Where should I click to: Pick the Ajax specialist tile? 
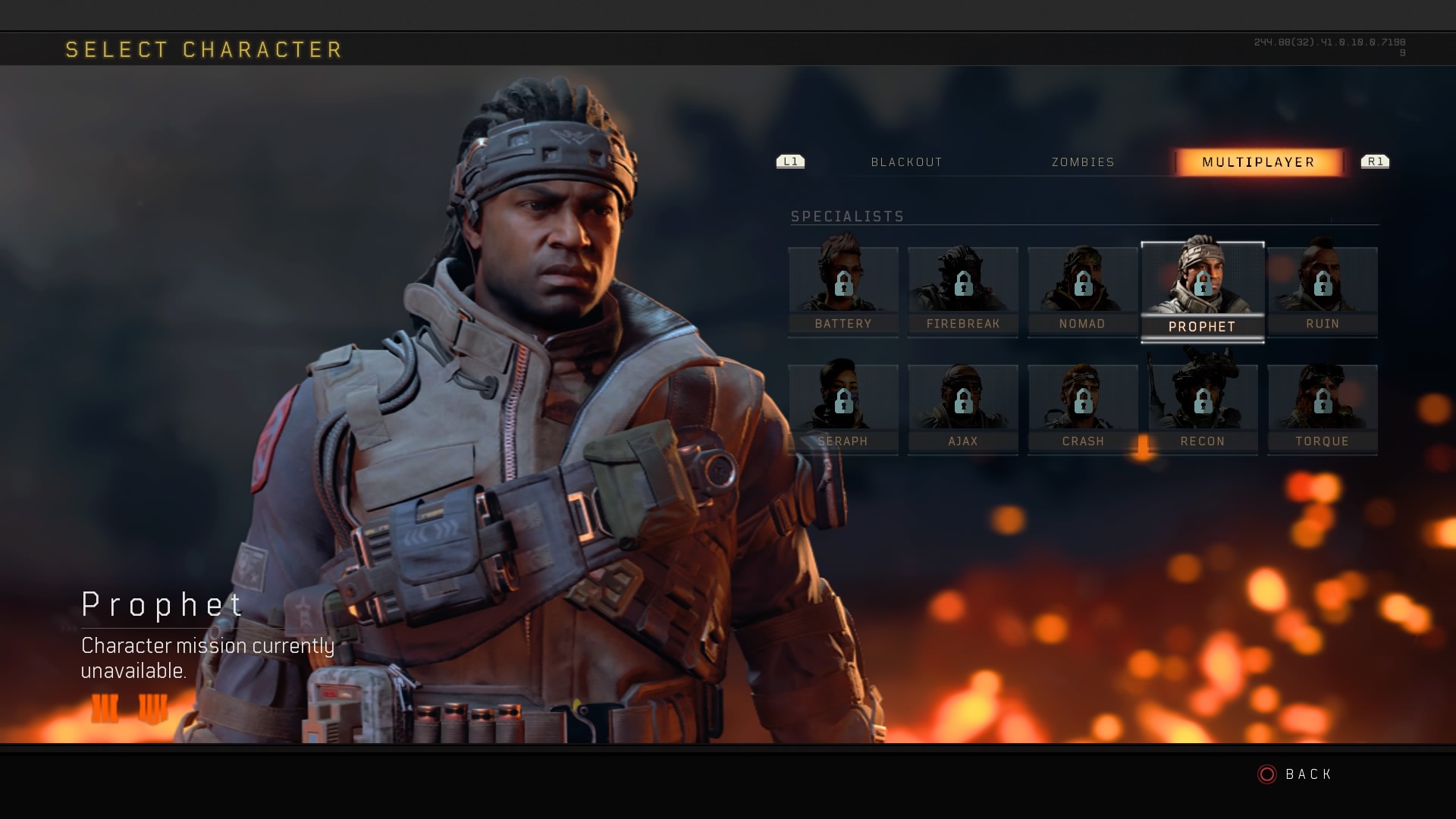[963, 409]
